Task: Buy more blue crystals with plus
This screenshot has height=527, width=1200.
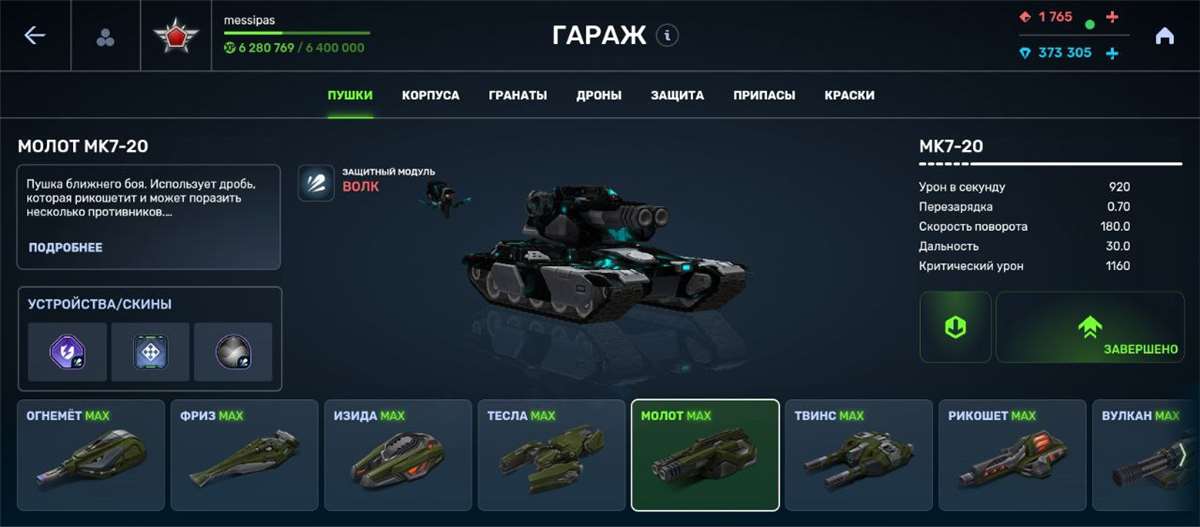Action: 1112,53
